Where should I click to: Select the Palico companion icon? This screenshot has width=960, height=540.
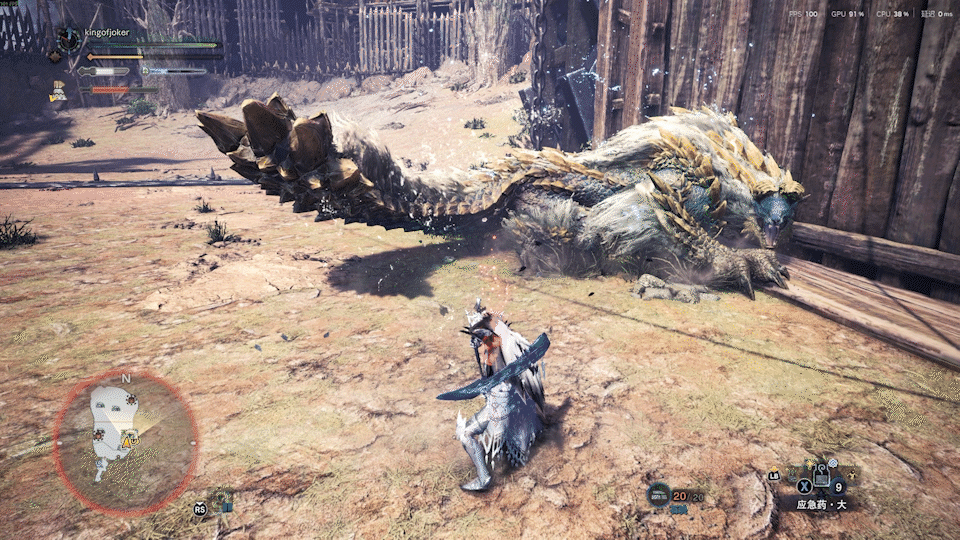[59, 92]
